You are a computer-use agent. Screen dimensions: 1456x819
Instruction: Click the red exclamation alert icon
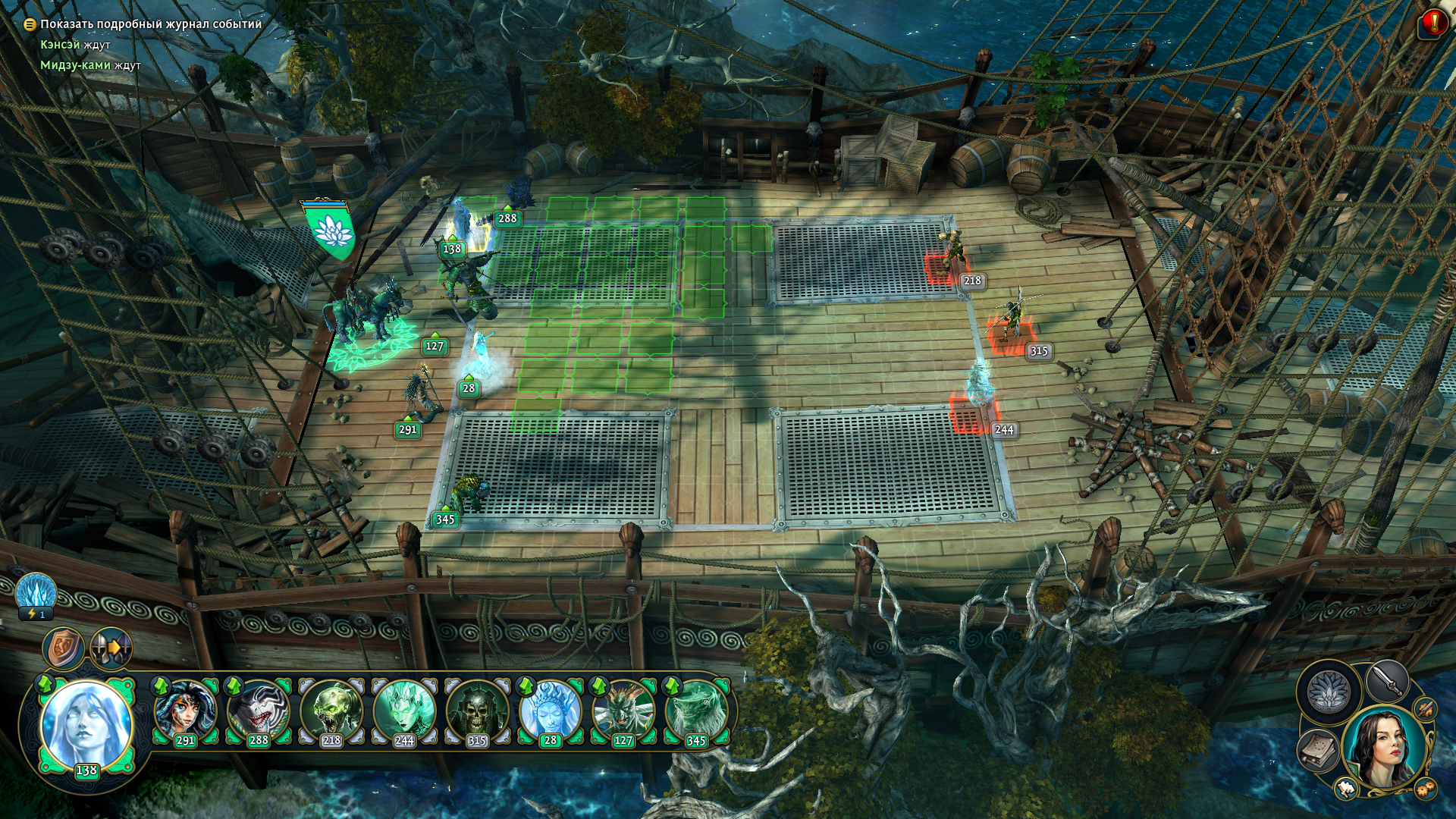pos(1433,24)
